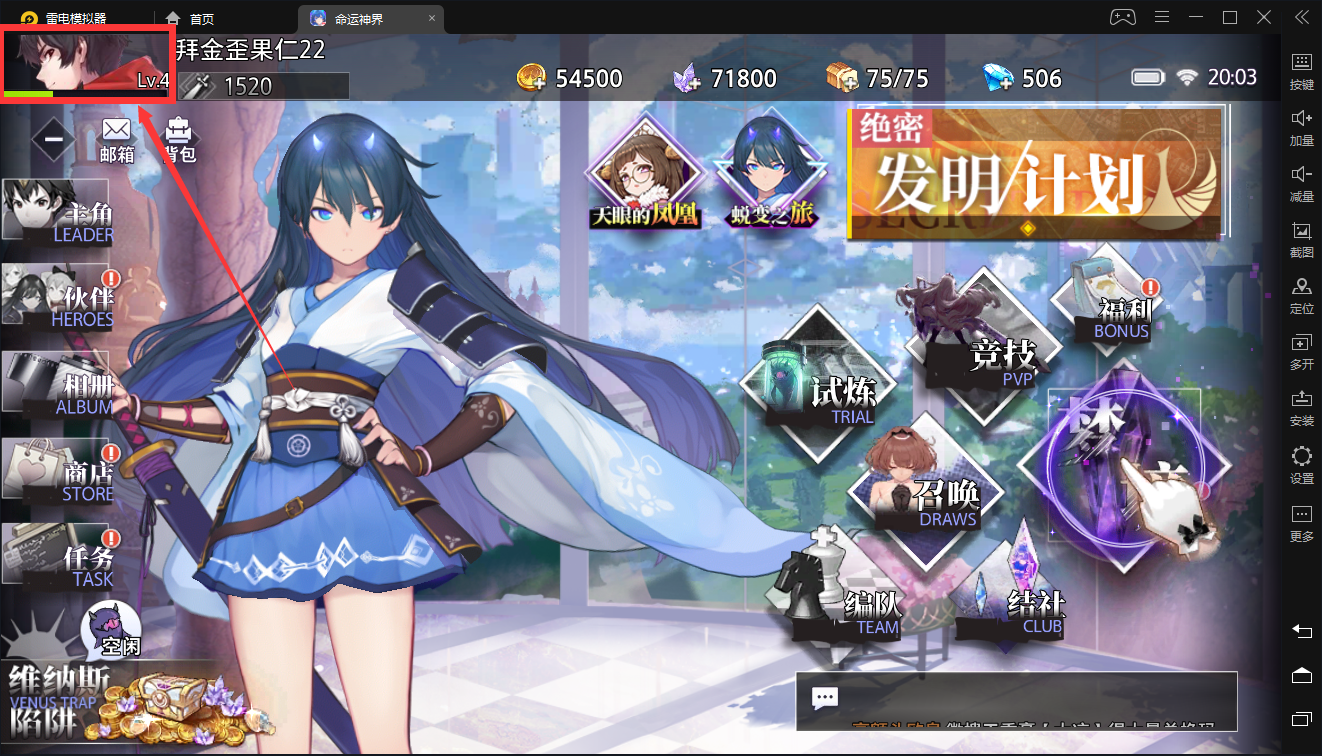Open the STORE (商店)
This screenshot has height=756, width=1322.
pos(58,471)
